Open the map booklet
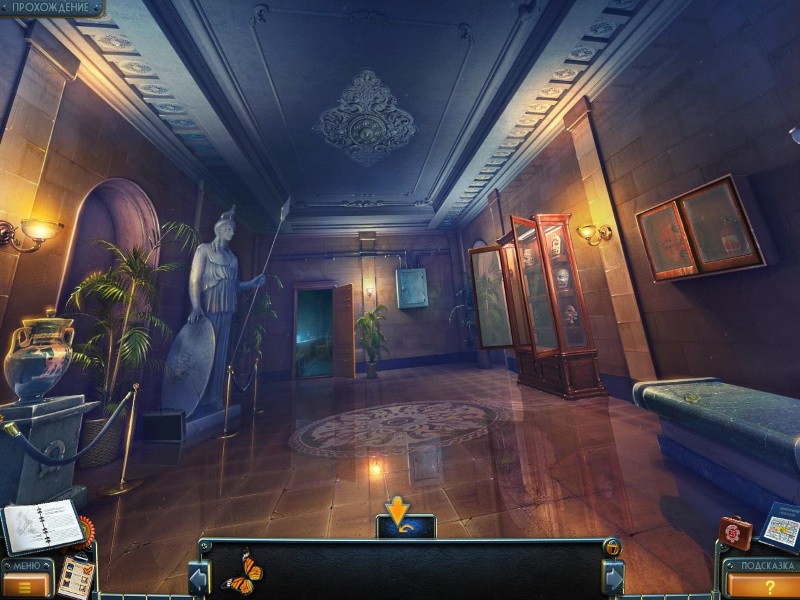The width and height of the screenshot is (800, 600). [x=780, y=526]
